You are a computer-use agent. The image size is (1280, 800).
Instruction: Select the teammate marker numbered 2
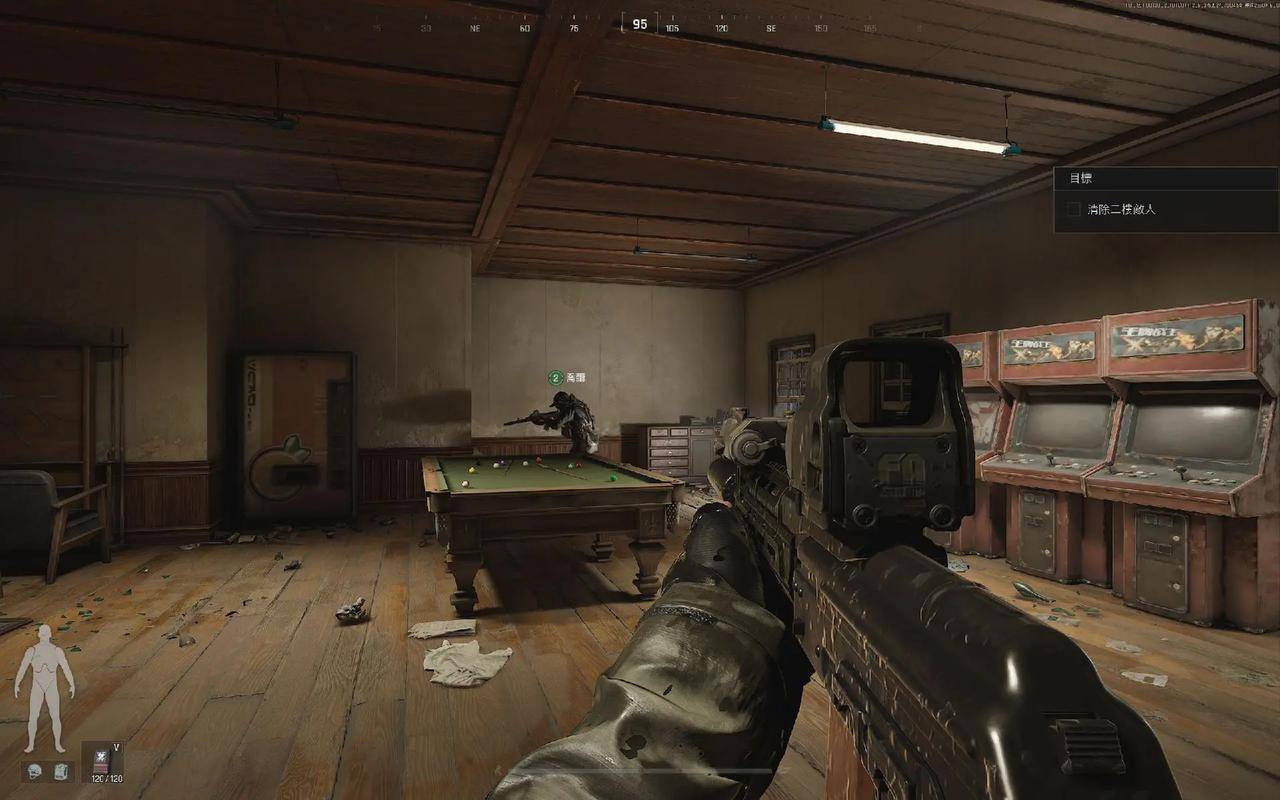pyautogui.click(x=555, y=377)
